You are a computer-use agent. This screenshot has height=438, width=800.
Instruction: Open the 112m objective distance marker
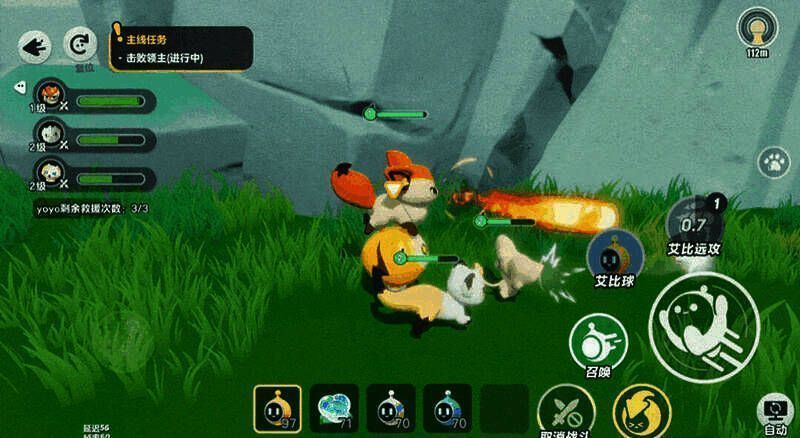[757, 31]
